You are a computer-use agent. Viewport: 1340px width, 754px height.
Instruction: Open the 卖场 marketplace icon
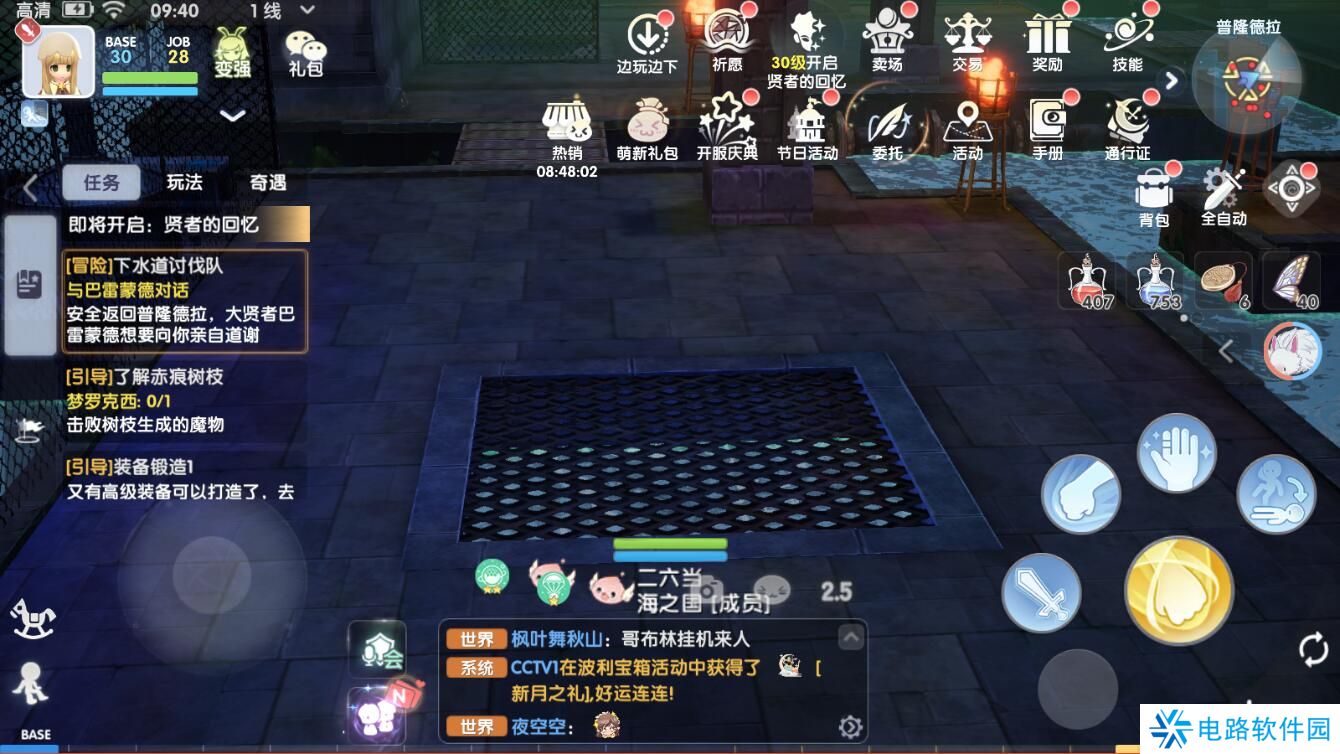click(888, 45)
